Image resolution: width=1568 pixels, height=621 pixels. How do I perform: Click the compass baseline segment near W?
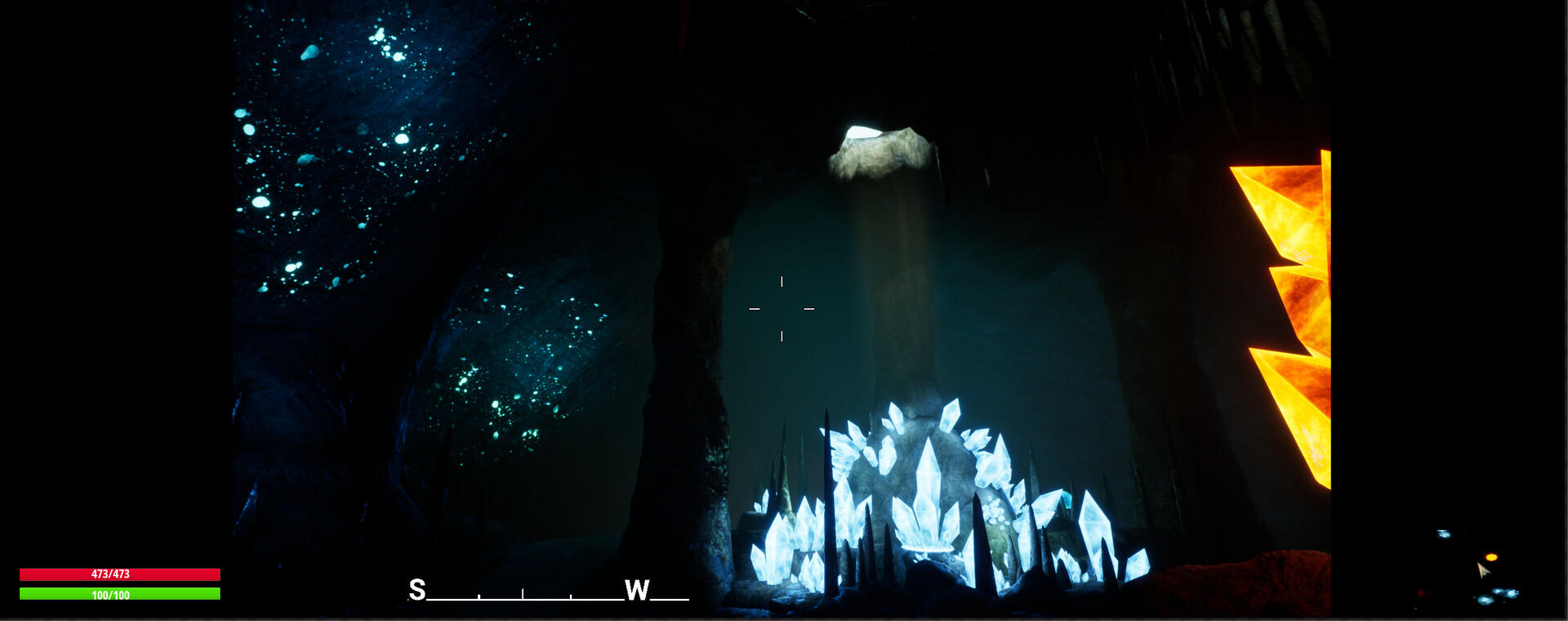pos(668,598)
